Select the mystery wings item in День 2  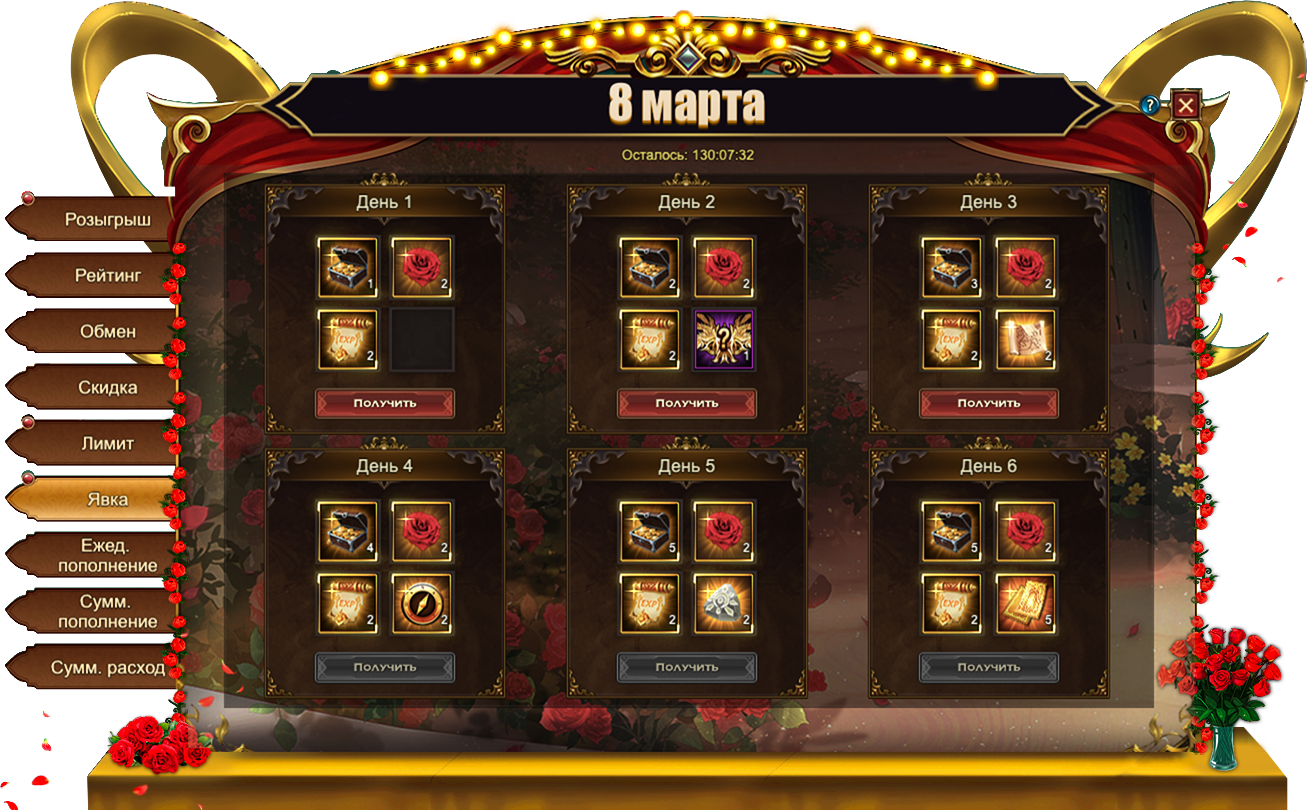(x=724, y=340)
